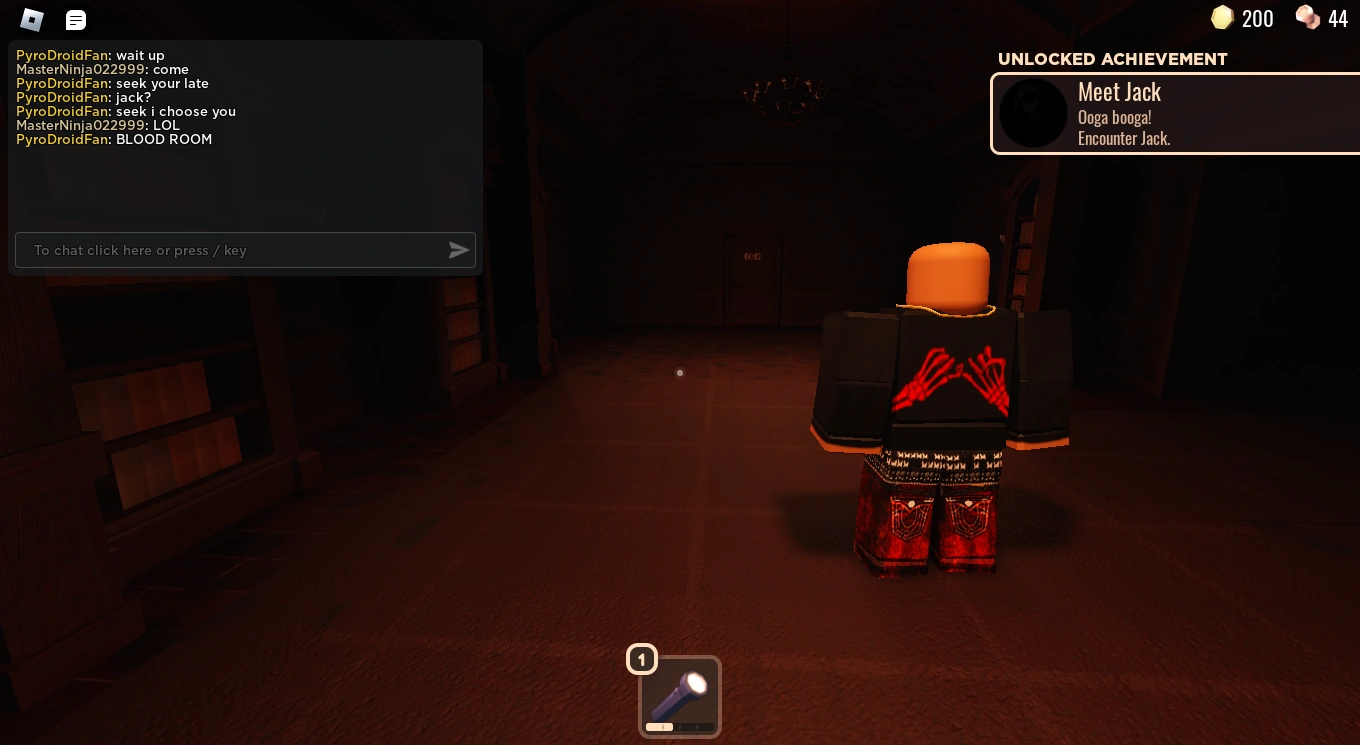The image size is (1360, 745).
Task: Click the number 1 hotbar slot badge
Action: (642, 659)
